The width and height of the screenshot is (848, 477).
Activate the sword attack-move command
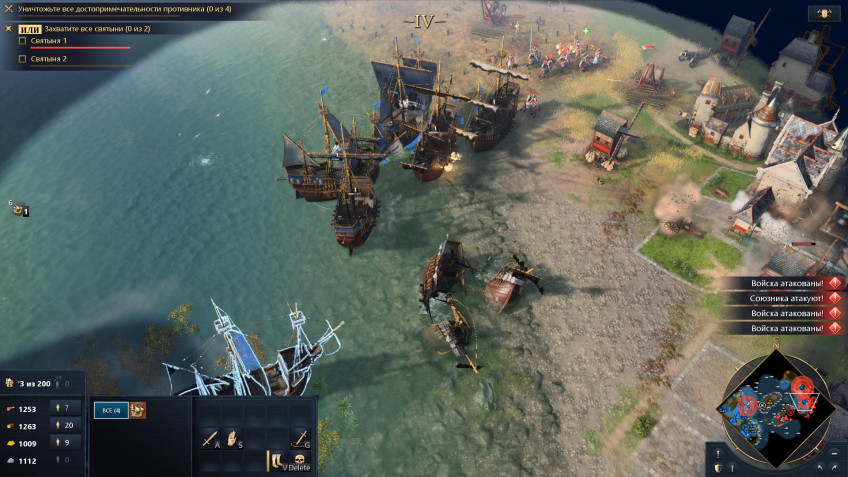[210, 438]
